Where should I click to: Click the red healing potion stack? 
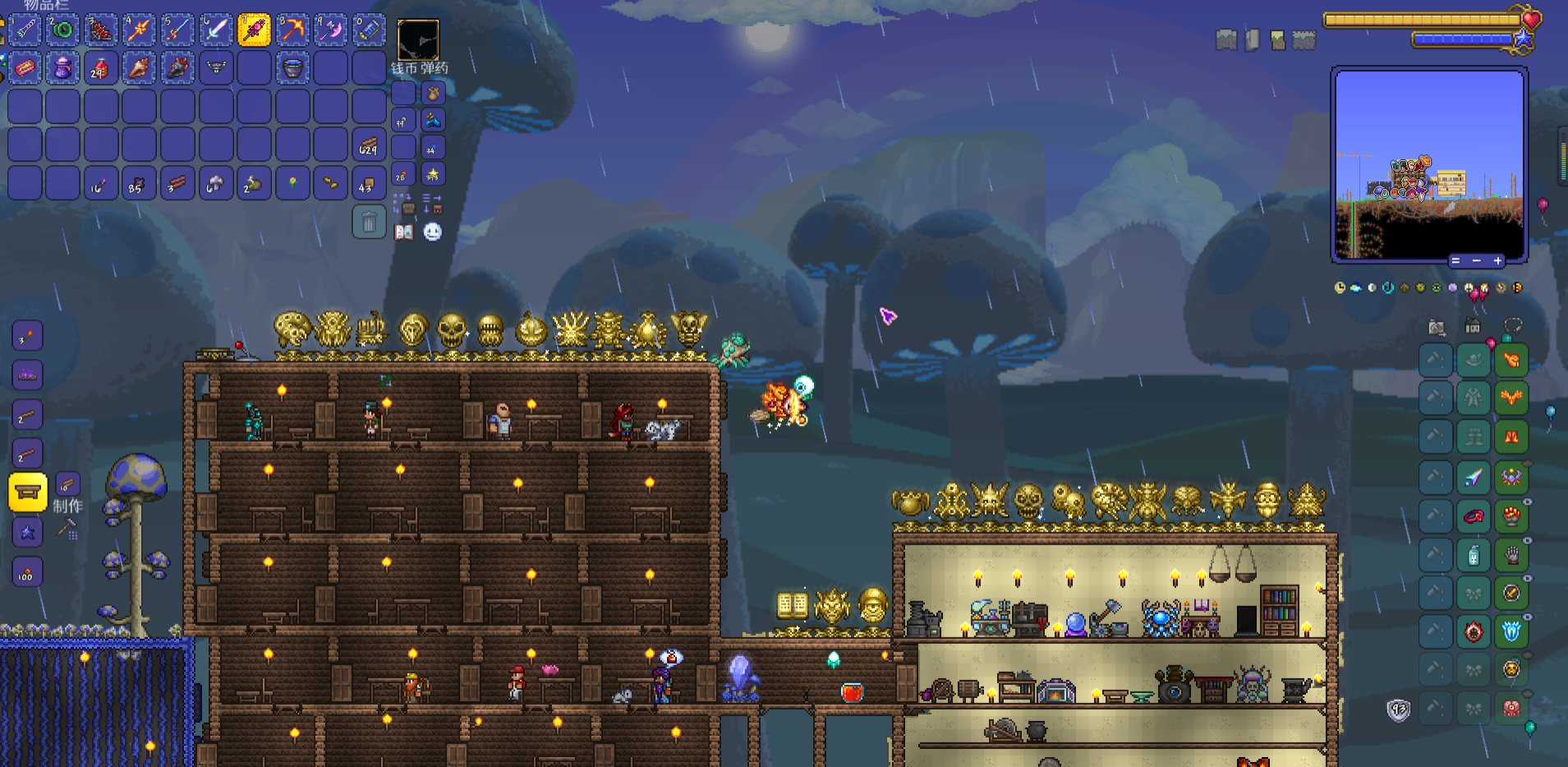[100, 68]
